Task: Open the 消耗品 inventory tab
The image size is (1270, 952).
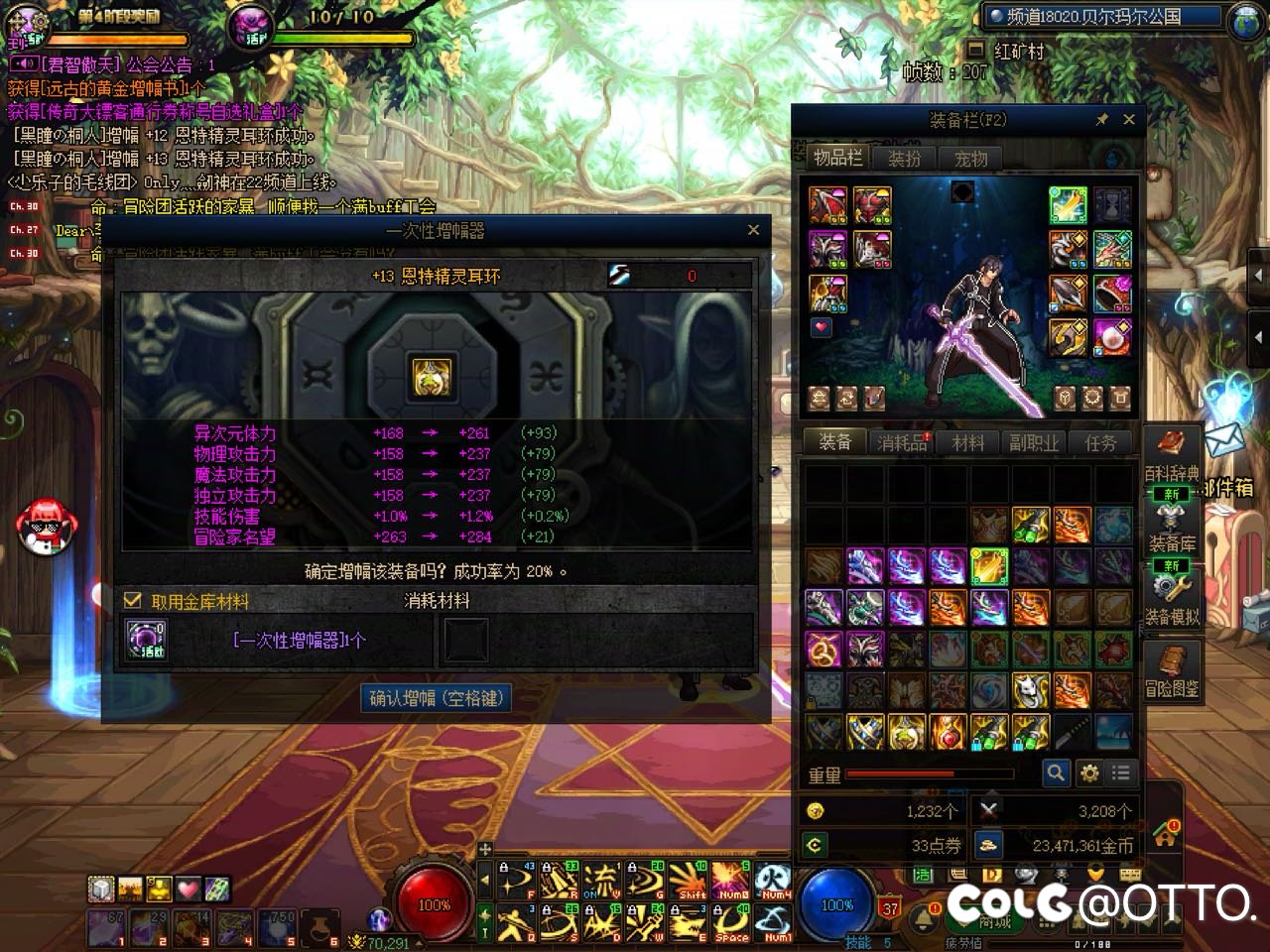Action: [901, 443]
